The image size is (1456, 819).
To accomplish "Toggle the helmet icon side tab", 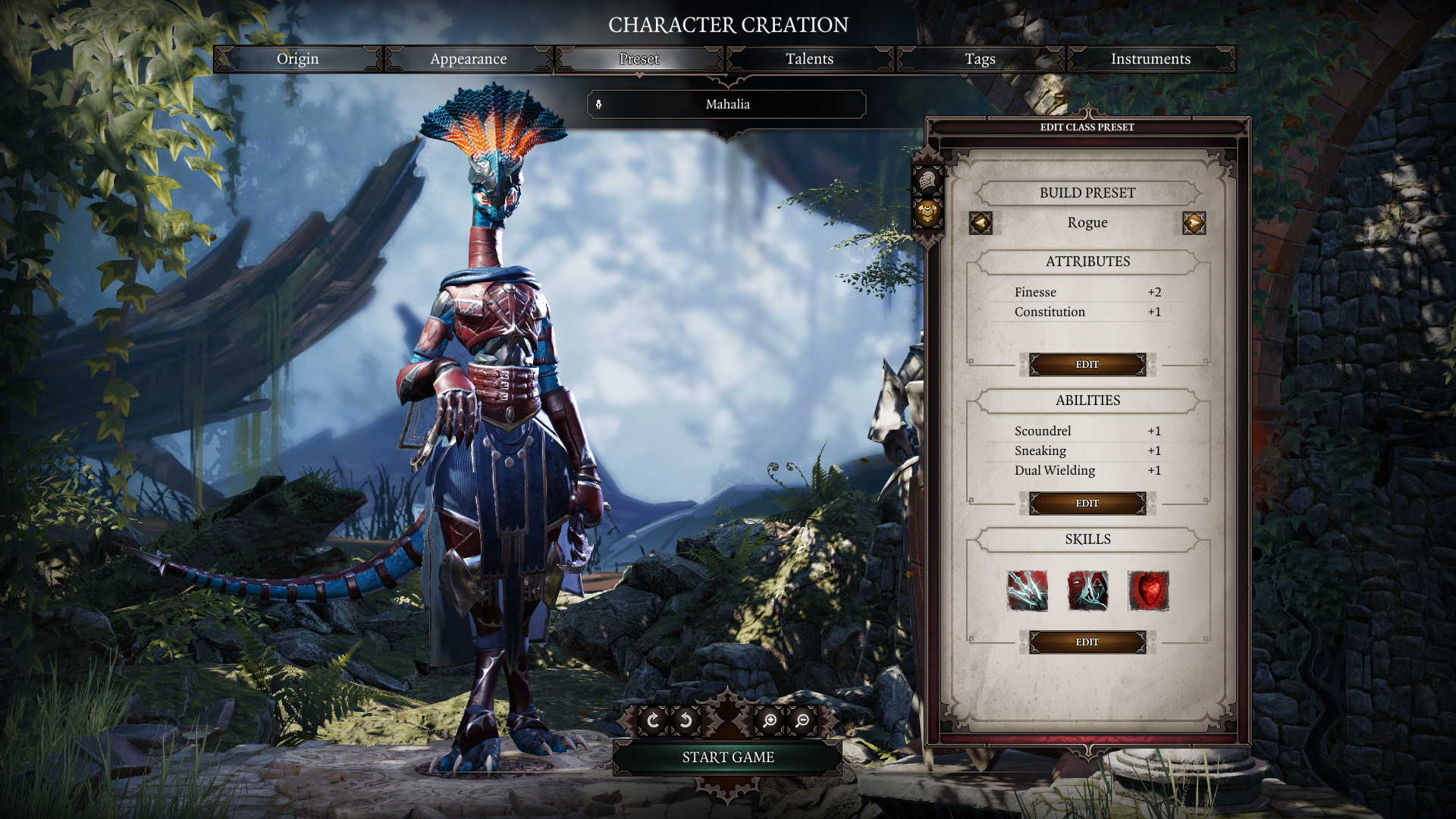I will tap(927, 181).
